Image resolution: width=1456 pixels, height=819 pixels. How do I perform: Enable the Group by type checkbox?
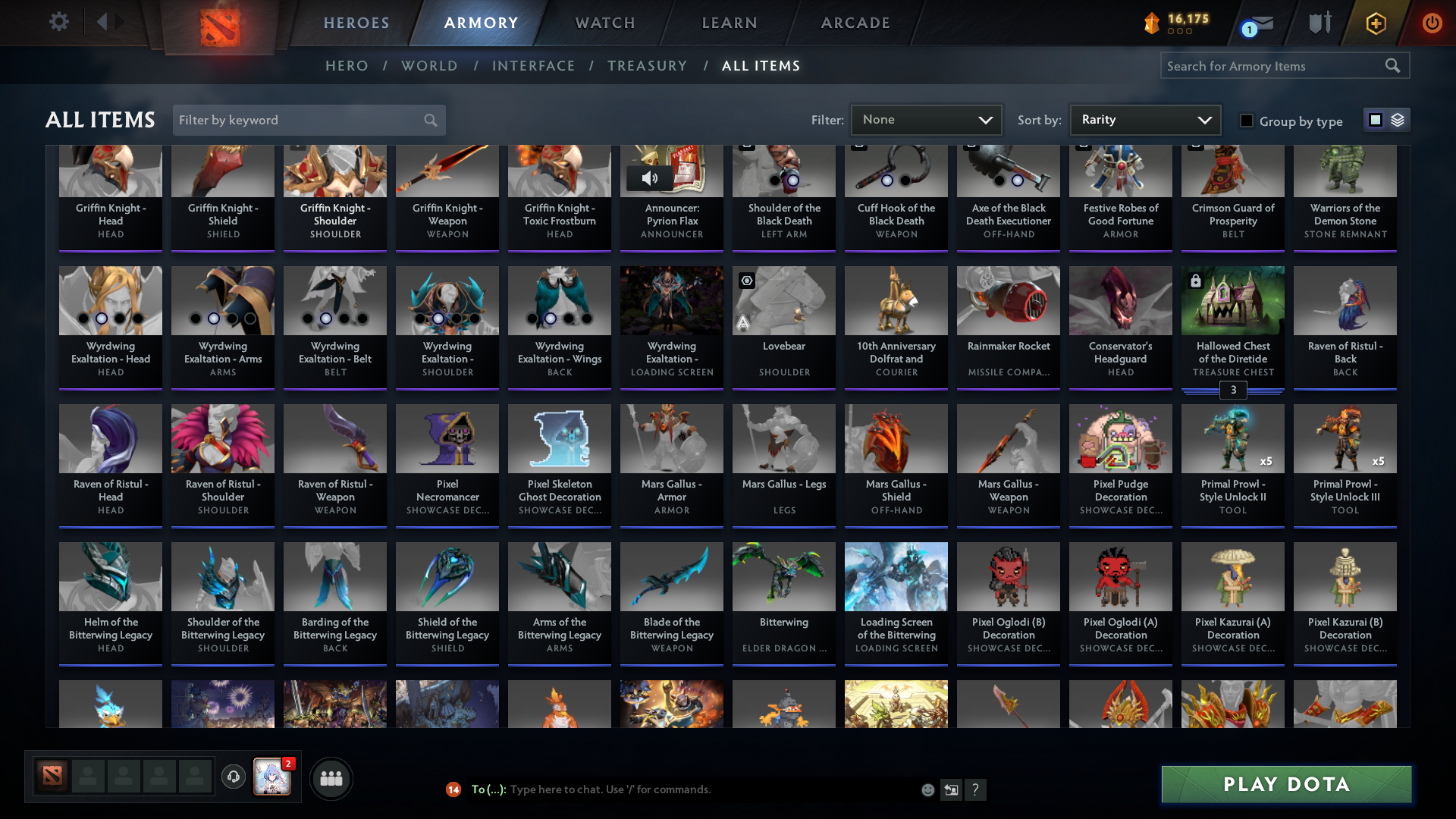point(1247,121)
